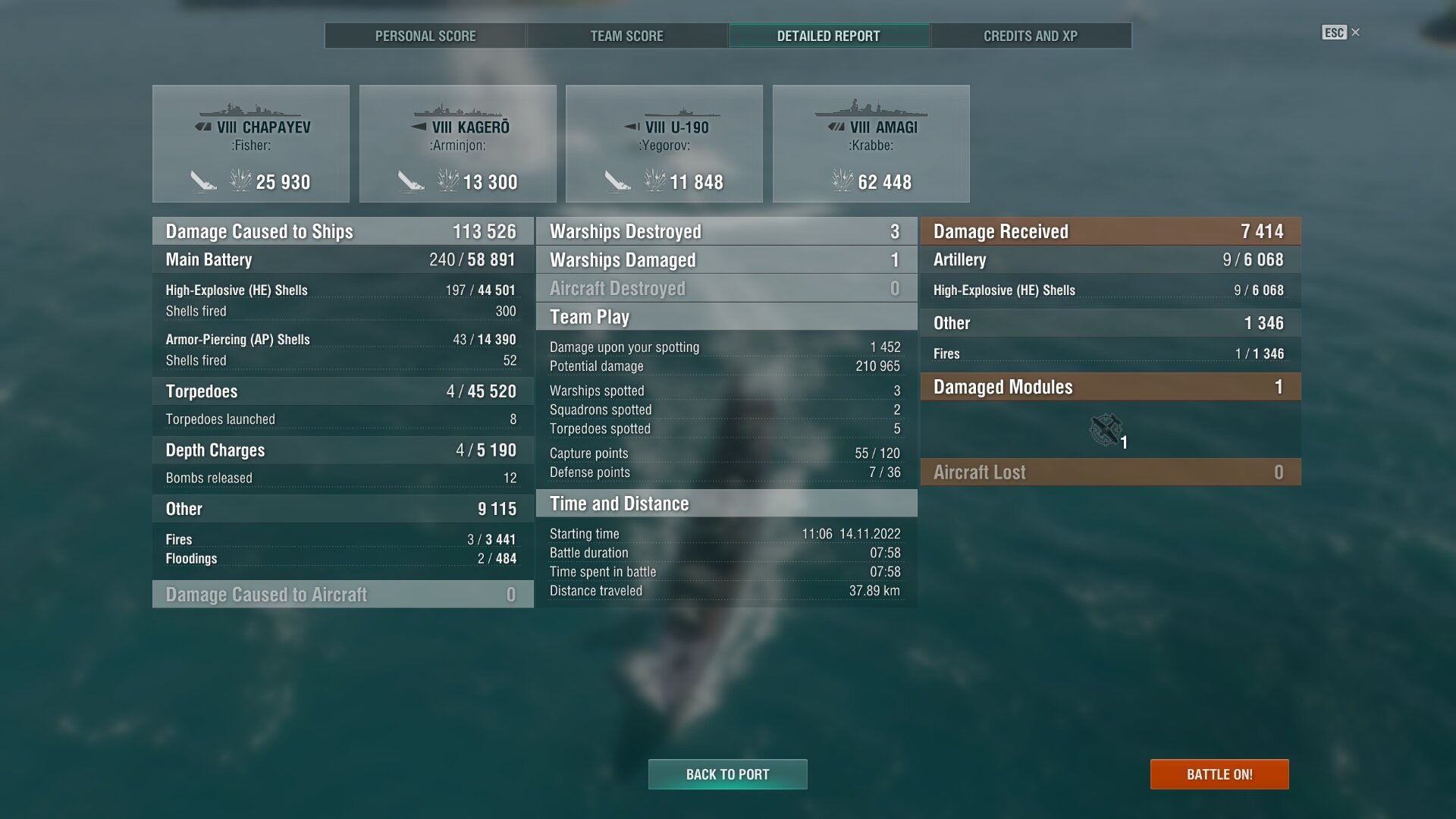Switch to the Personal Score tab
Screen dimensions: 1456x819
click(425, 36)
